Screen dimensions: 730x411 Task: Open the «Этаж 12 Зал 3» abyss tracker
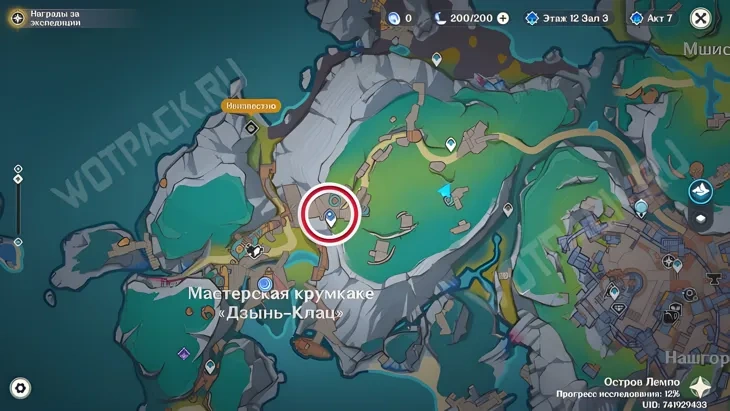coord(566,18)
